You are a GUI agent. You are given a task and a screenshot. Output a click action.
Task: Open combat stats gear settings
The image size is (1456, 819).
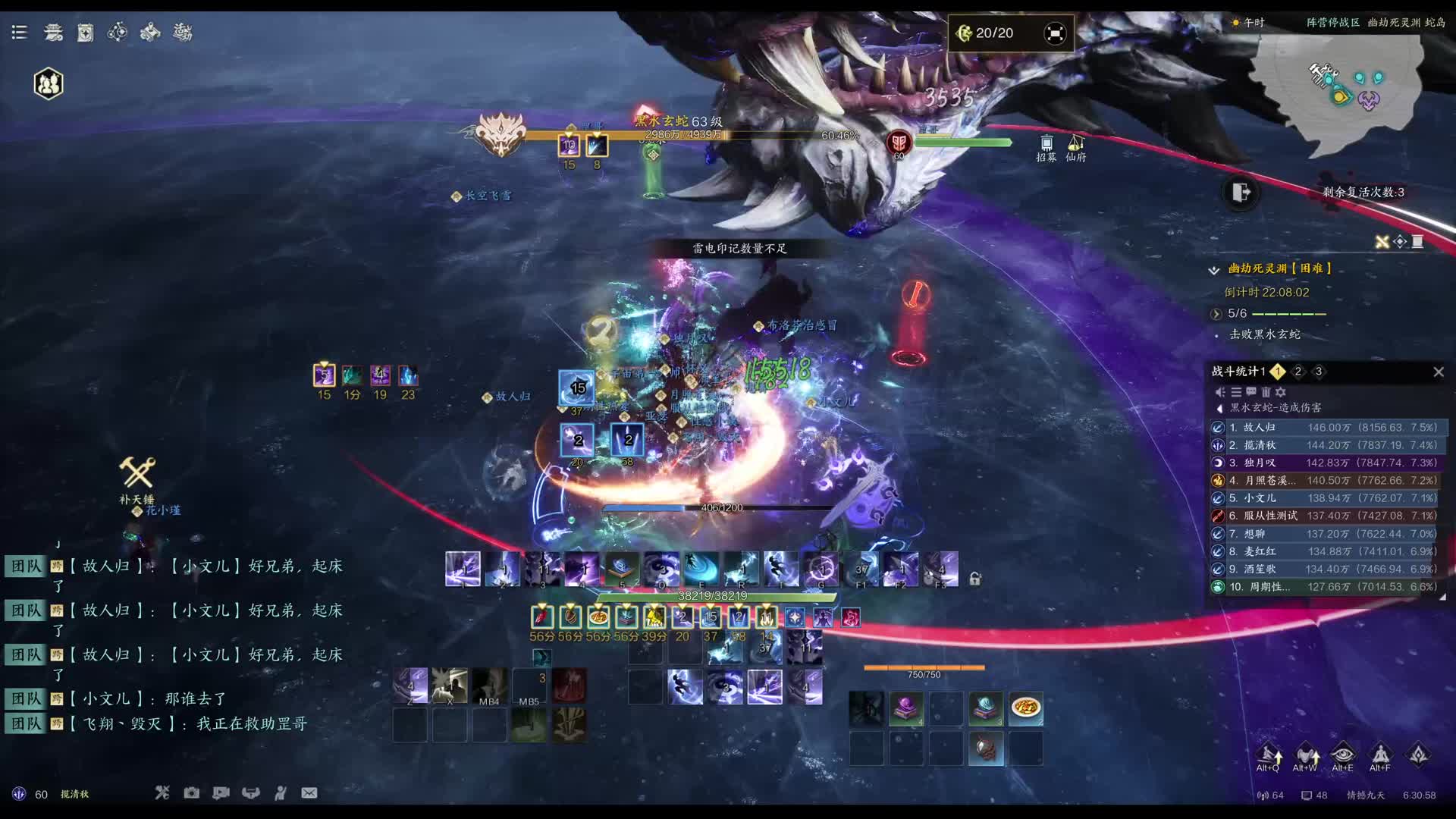pyautogui.click(x=1281, y=392)
